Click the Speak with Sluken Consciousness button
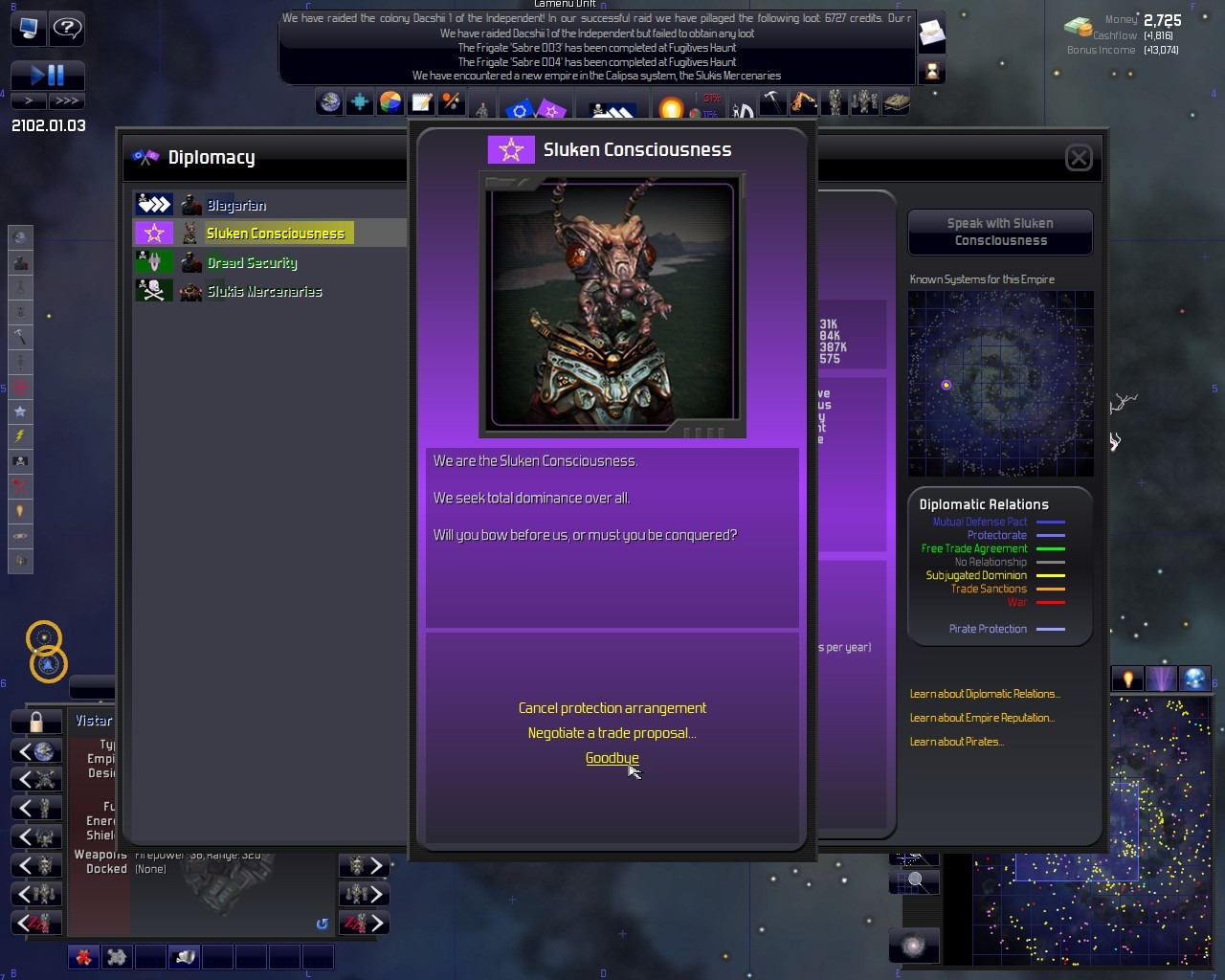Image resolution: width=1225 pixels, height=980 pixels. coord(1000,233)
